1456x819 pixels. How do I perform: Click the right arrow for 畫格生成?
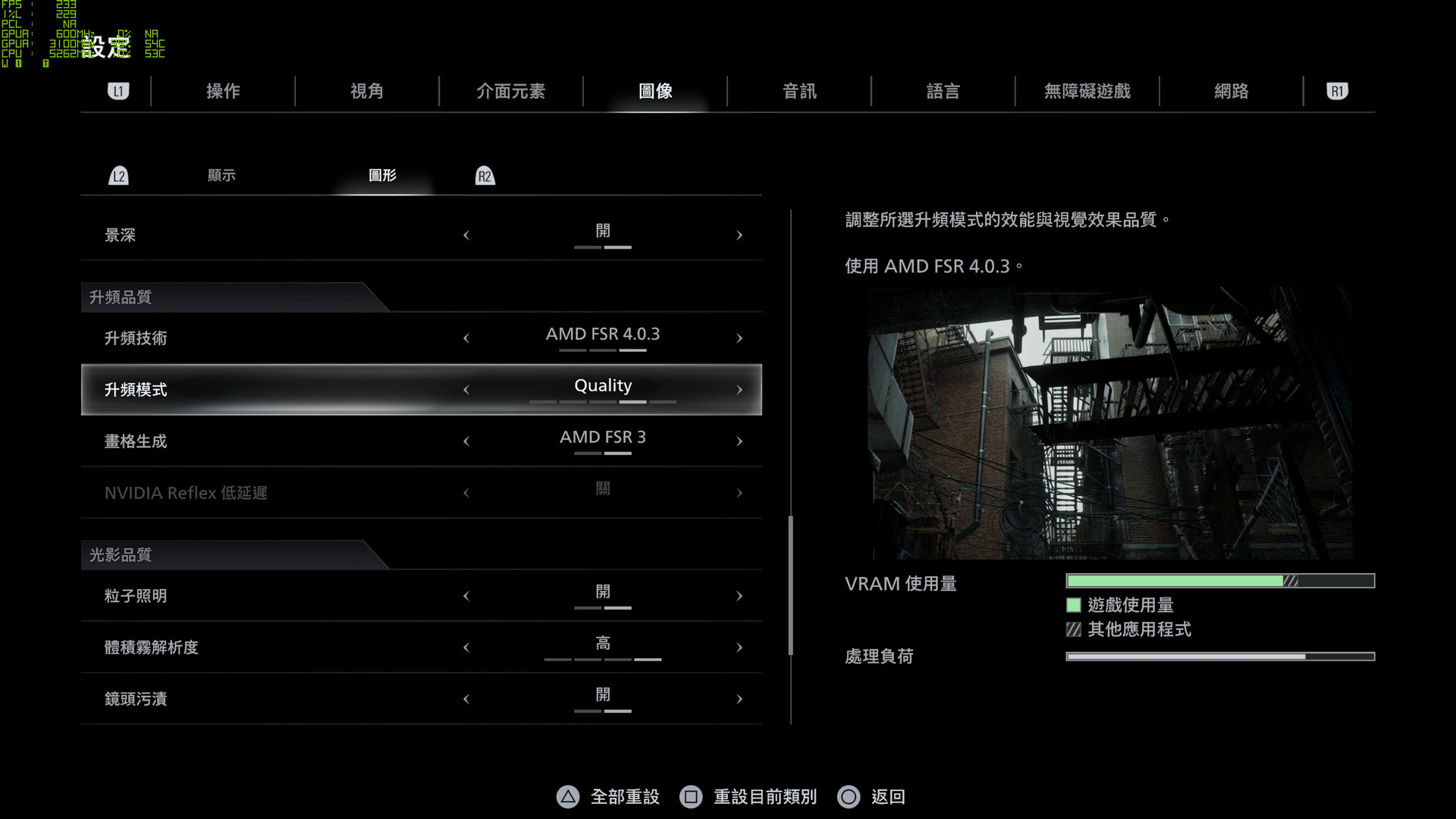pos(739,441)
